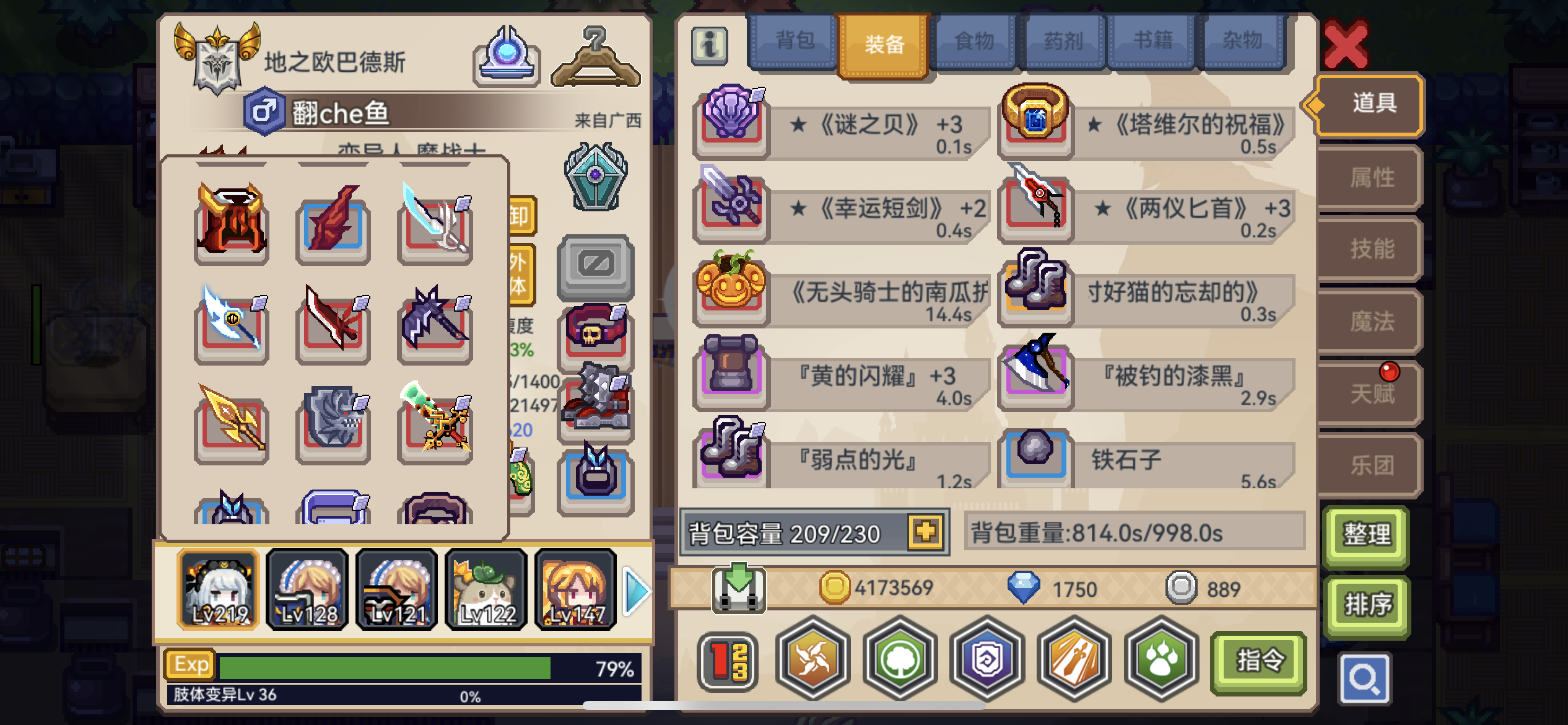Click the info icon in the inventory panel
The width and height of the screenshot is (1568, 725).
tap(711, 46)
